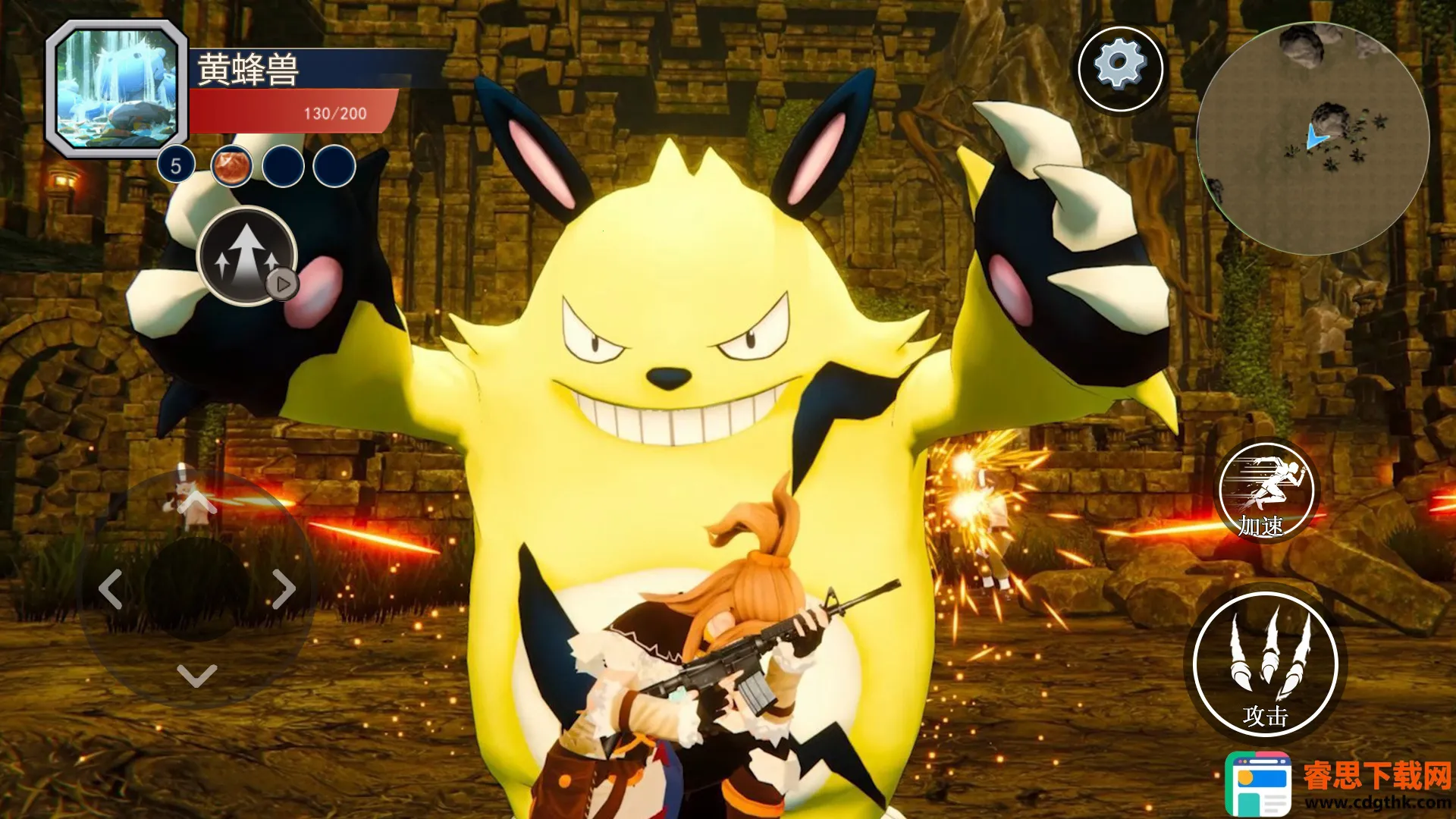
Task: Click the circular minimap
Action: 1313,138
